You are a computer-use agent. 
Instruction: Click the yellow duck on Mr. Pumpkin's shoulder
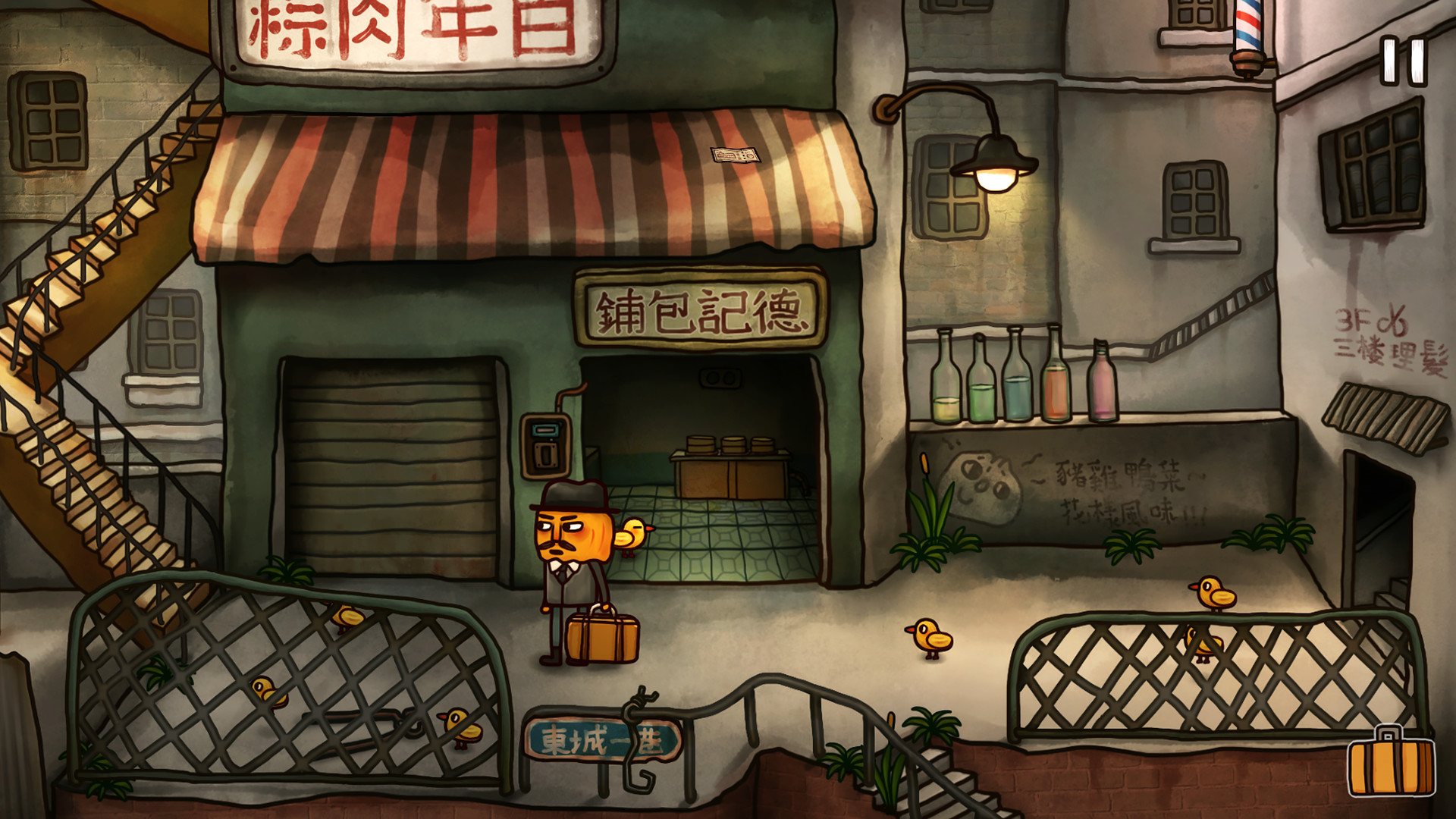coord(633,535)
